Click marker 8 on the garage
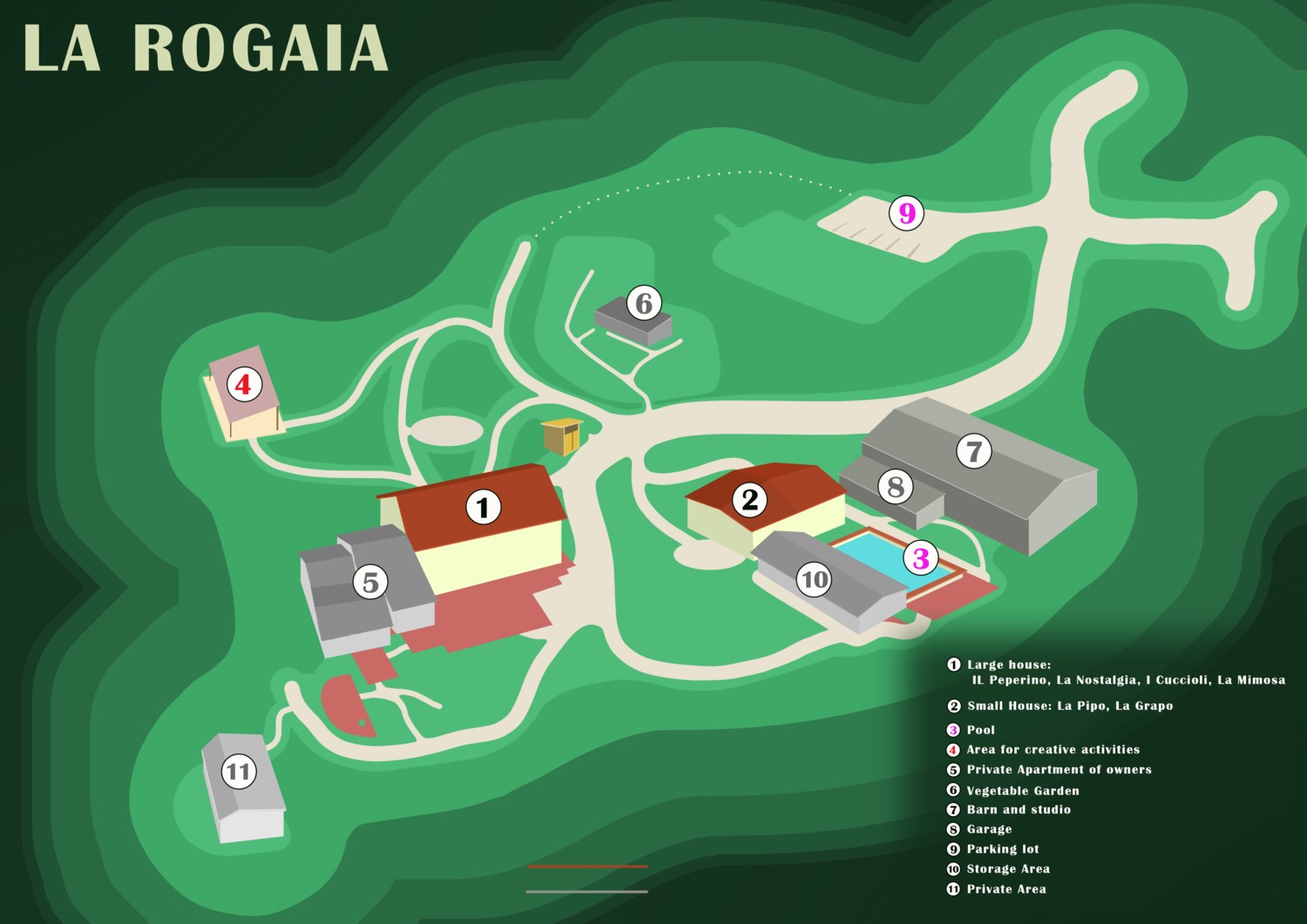This screenshot has height=924, width=1307. [896, 487]
